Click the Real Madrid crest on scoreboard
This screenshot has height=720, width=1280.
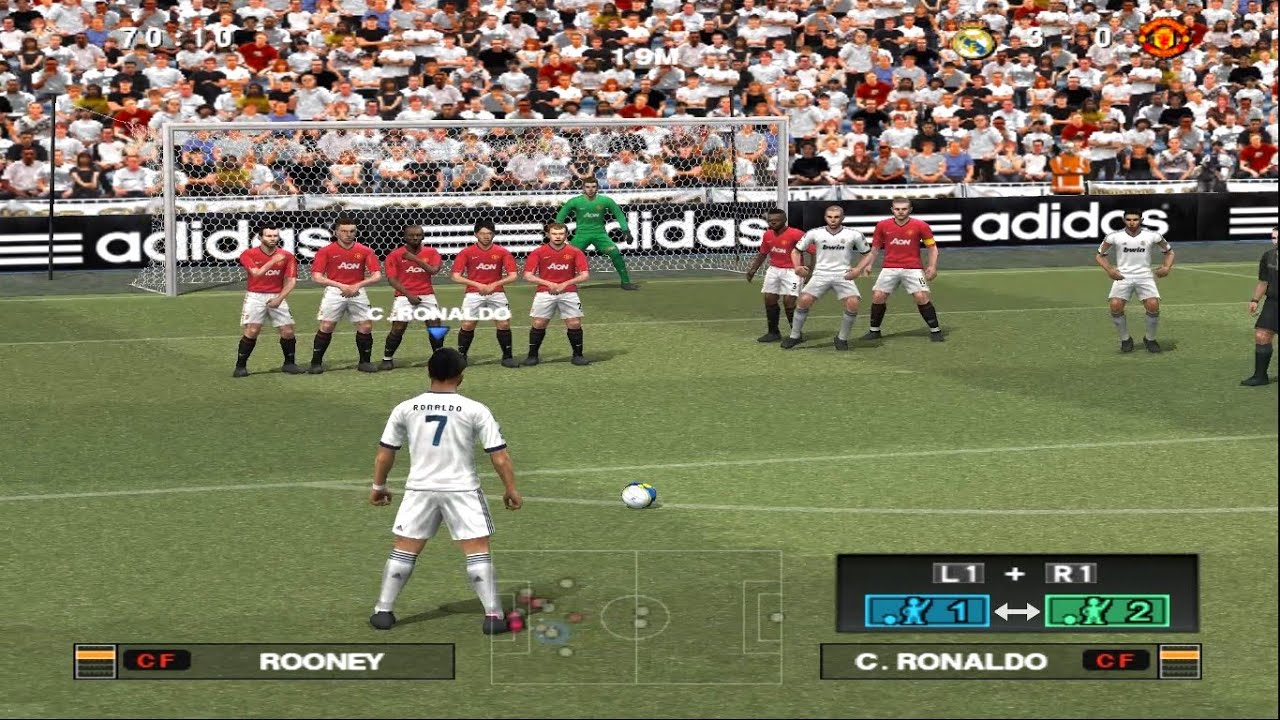click(x=972, y=41)
